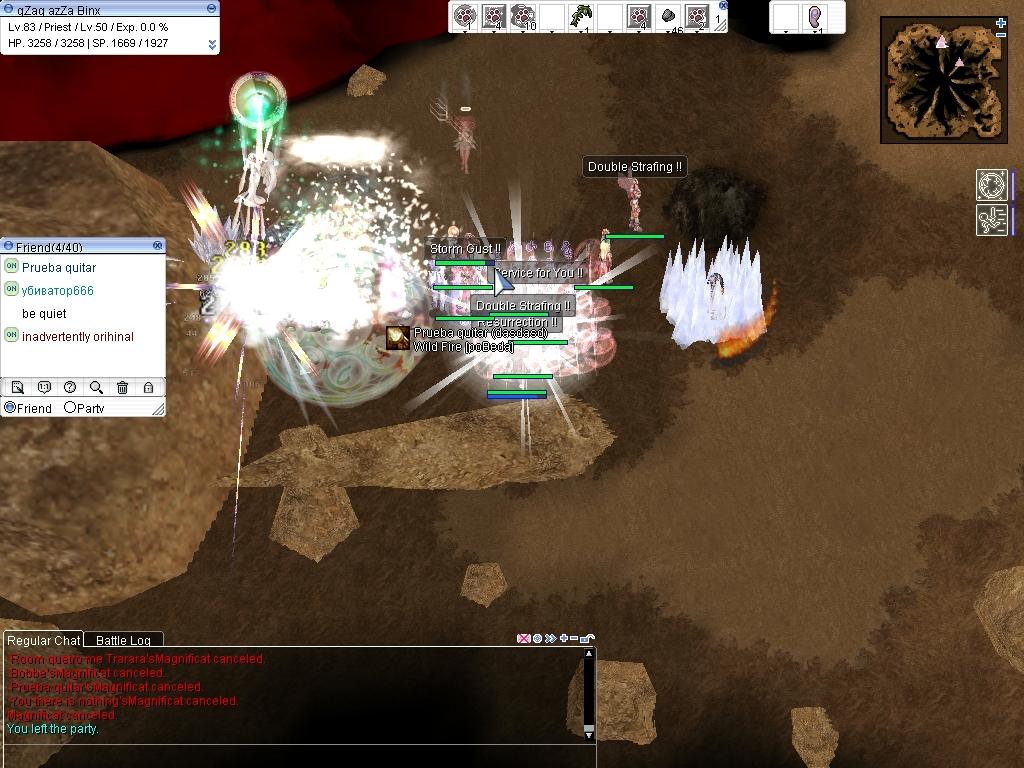
Task: Open the Regular Chat tab
Action: click(43, 640)
